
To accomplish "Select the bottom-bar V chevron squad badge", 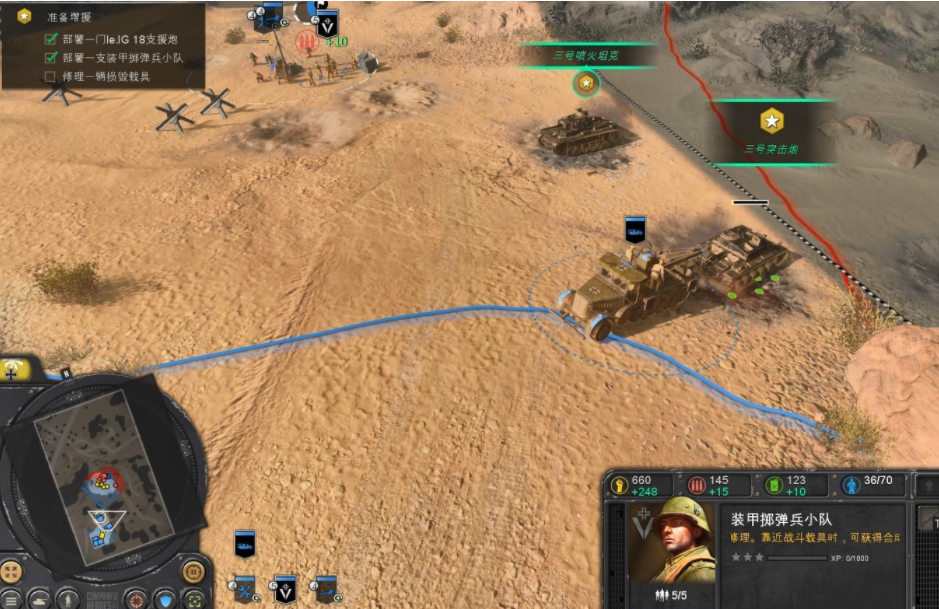I will click(285, 589).
